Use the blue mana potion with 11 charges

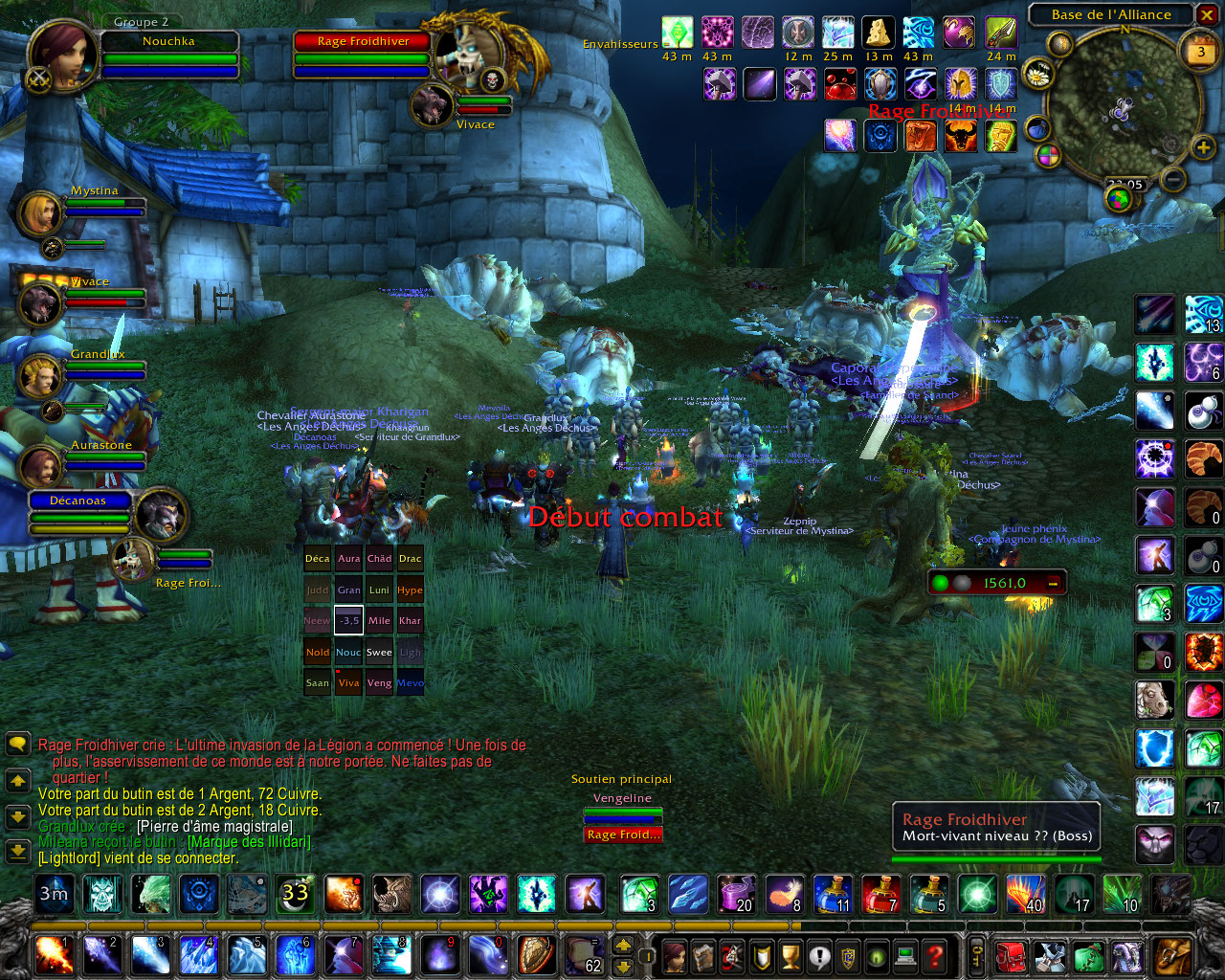[x=832, y=895]
